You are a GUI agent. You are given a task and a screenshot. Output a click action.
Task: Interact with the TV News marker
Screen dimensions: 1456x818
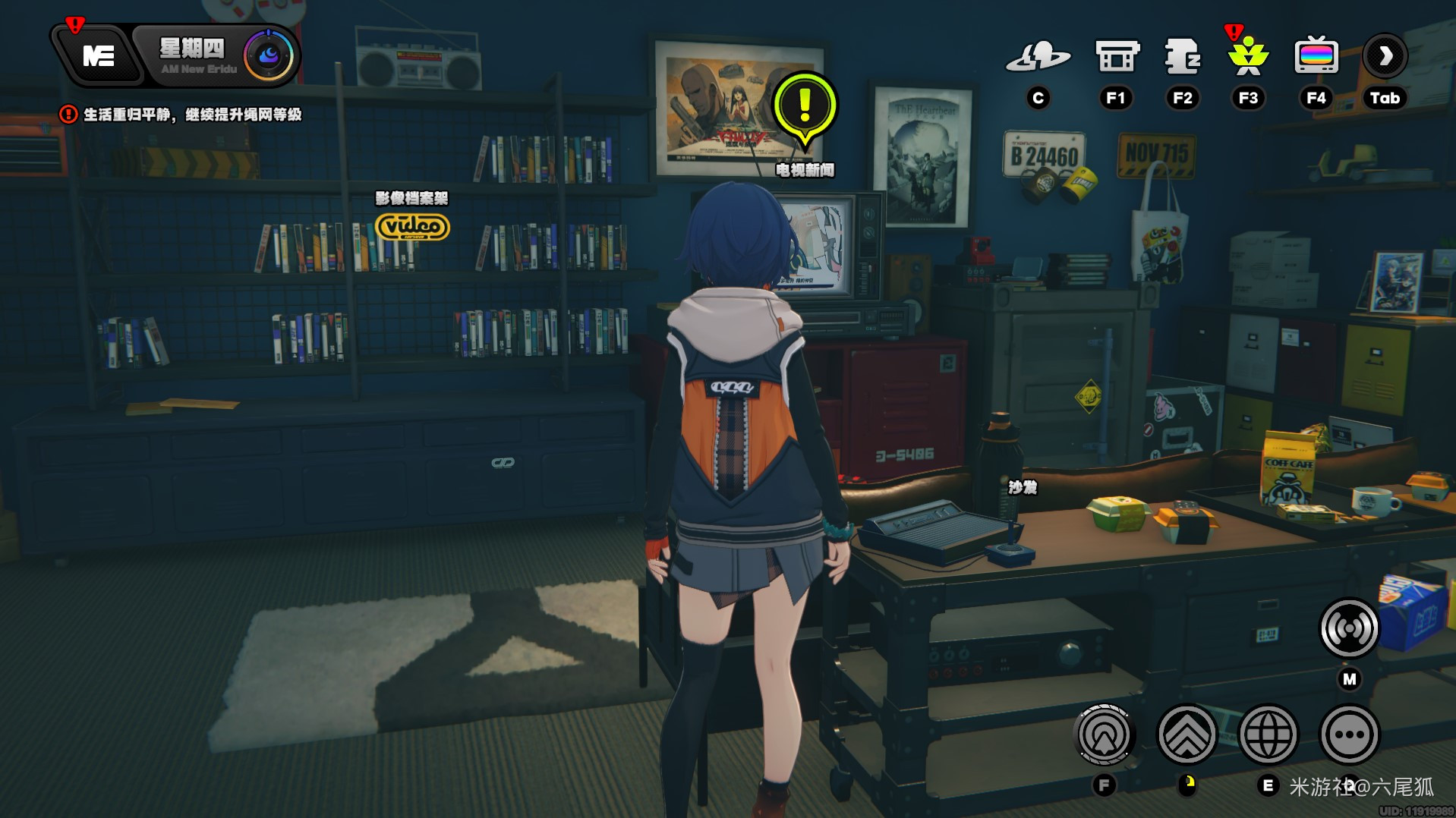tap(805, 109)
